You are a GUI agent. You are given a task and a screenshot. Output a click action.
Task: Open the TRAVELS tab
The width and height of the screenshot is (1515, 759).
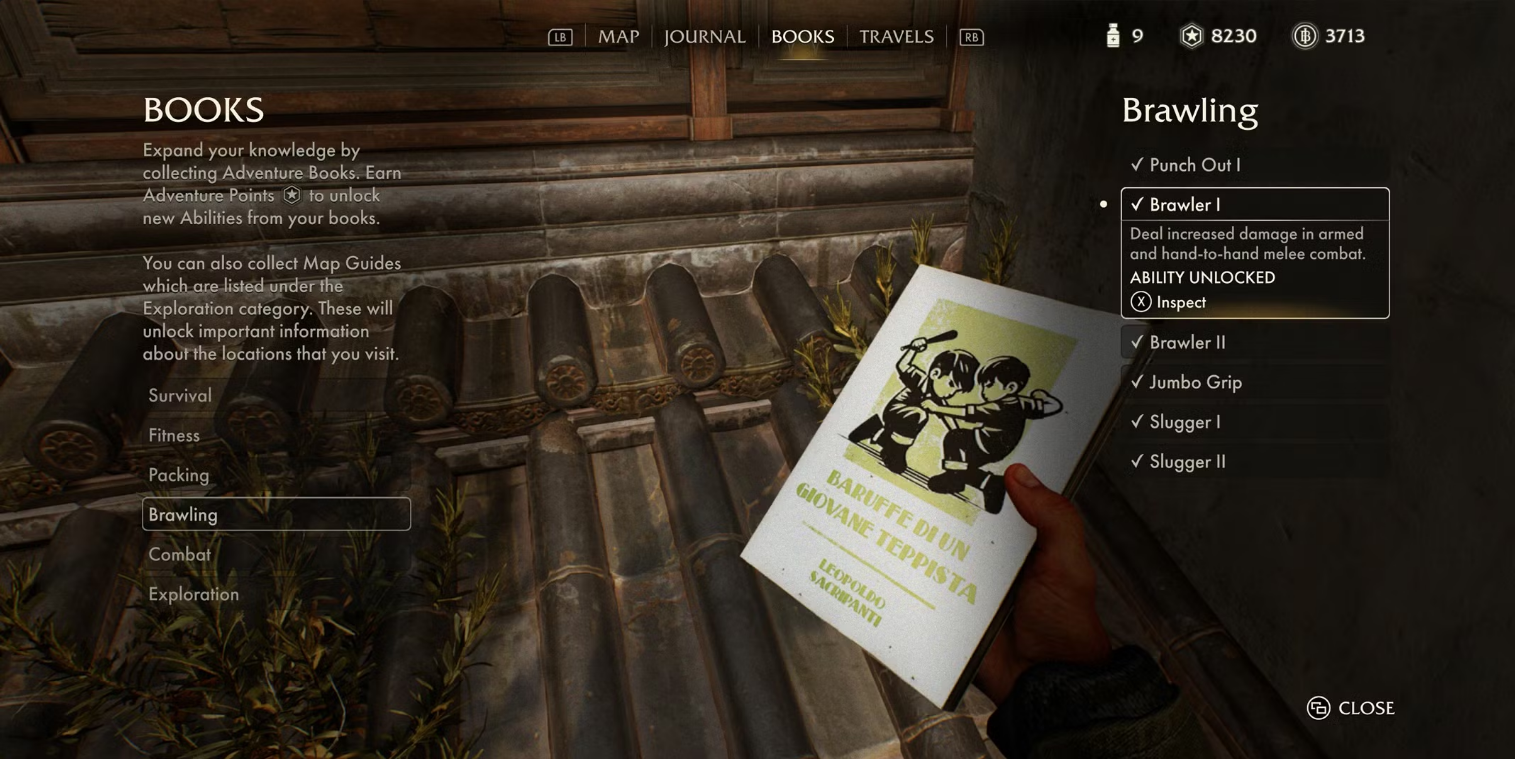click(895, 36)
